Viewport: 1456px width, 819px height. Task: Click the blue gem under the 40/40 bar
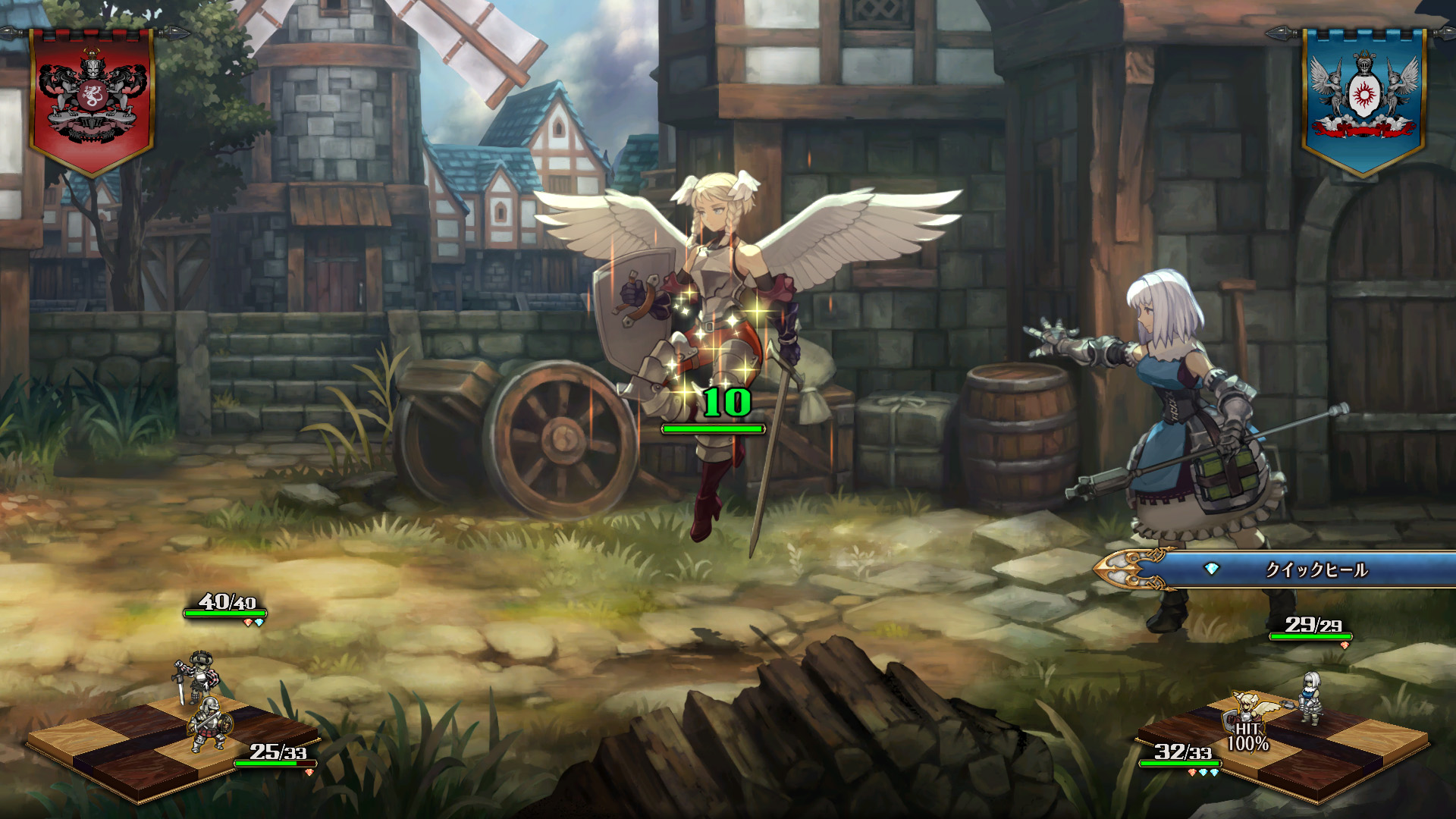click(x=259, y=623)
